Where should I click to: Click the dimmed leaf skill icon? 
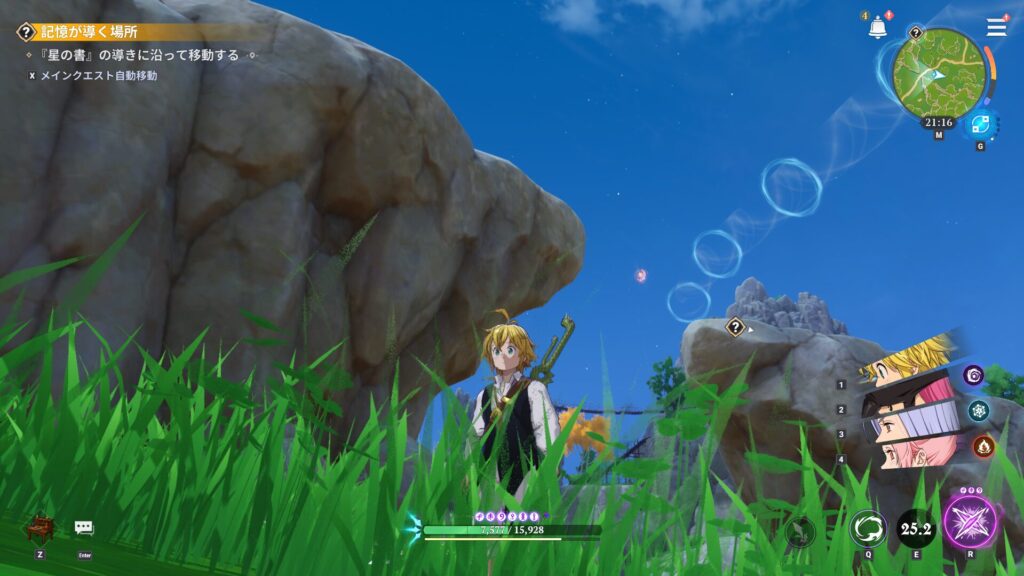tap(799, 531)
